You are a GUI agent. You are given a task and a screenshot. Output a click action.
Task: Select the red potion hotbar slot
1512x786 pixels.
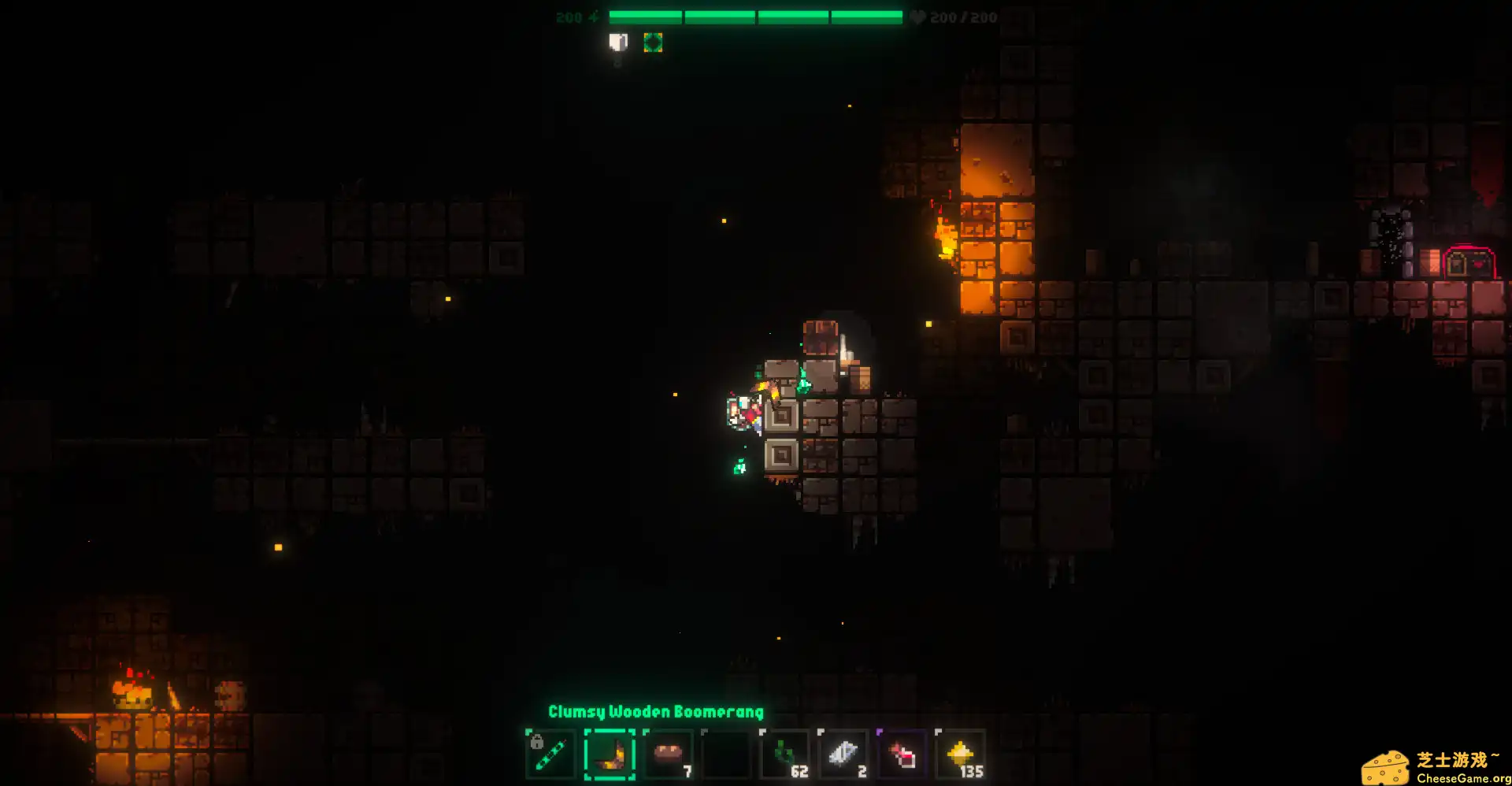[x=902, y=754]
